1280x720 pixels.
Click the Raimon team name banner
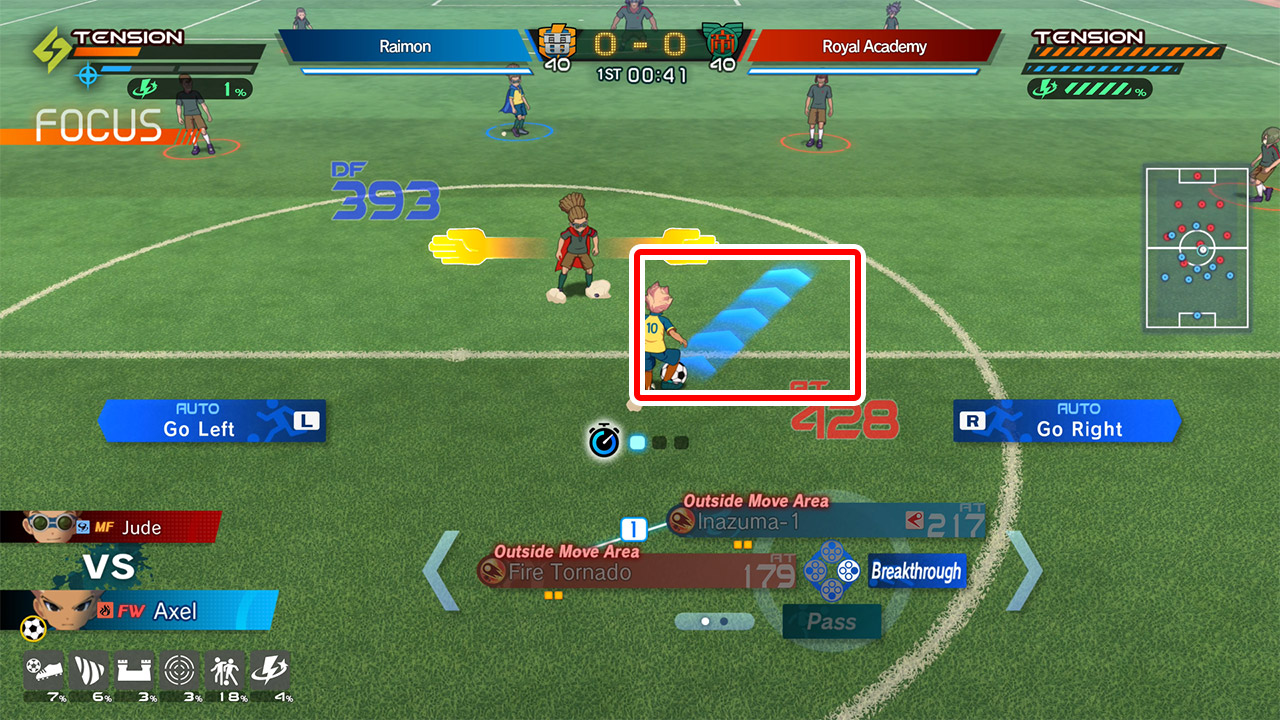404,46
